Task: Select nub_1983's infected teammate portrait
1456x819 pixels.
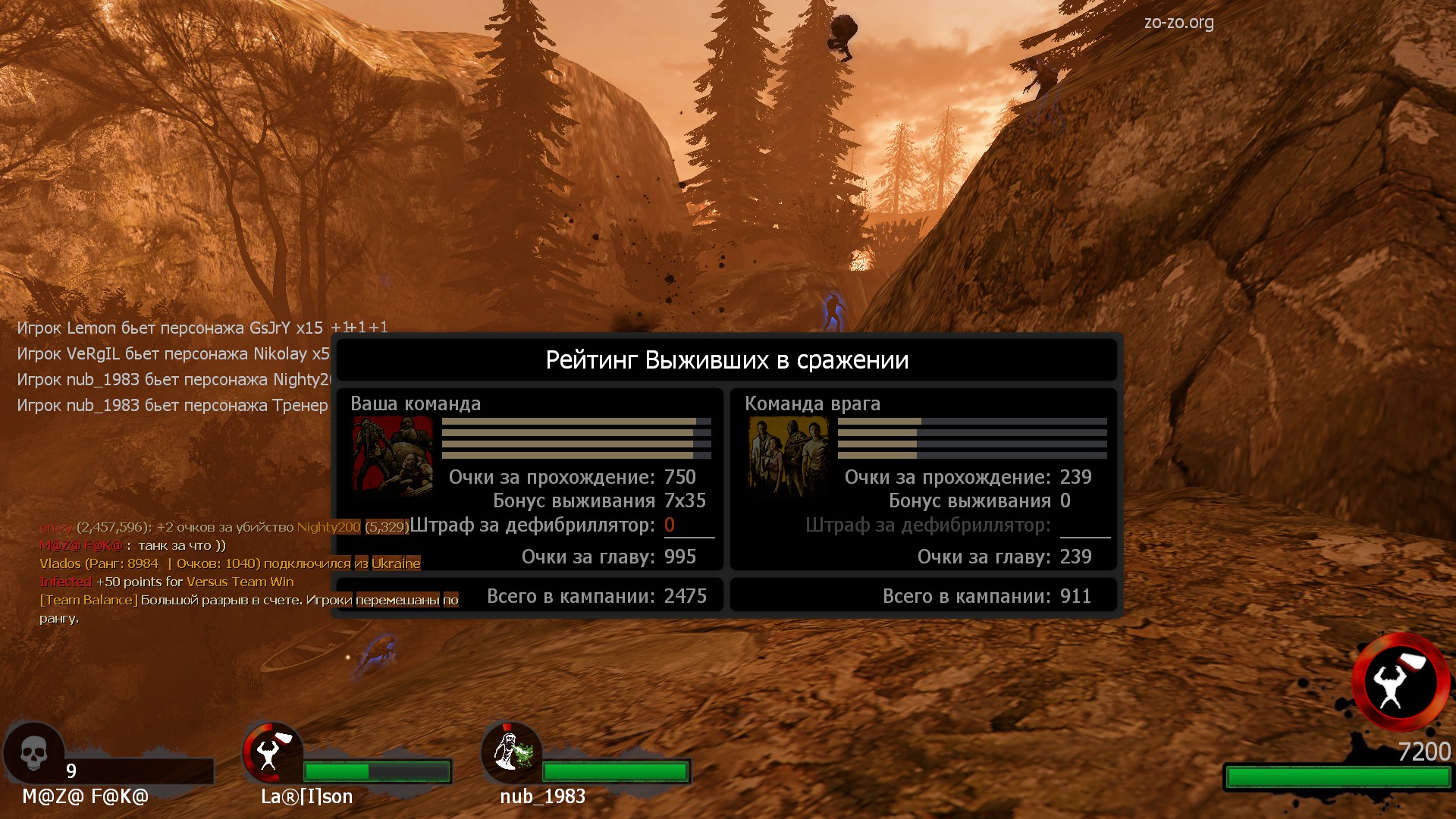Action: (511, 752)
